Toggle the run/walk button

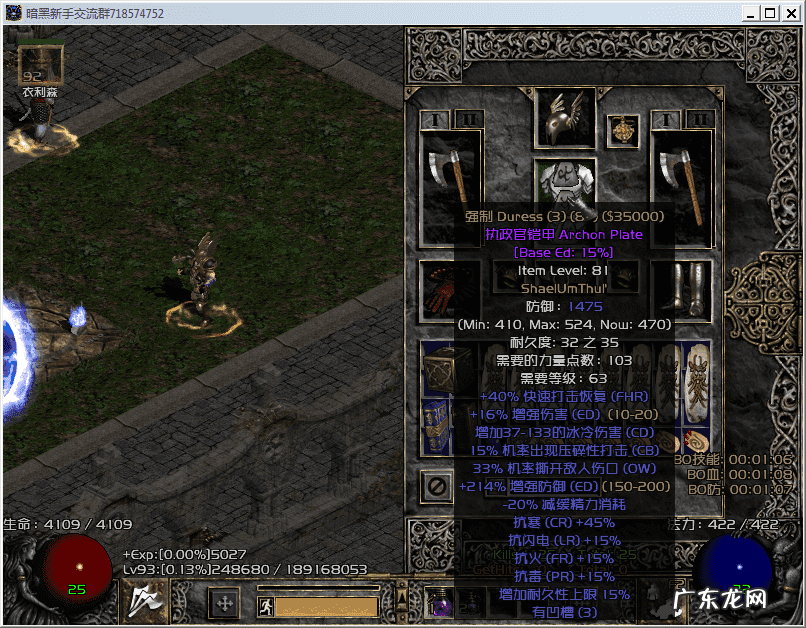click(x=264, y=605)
